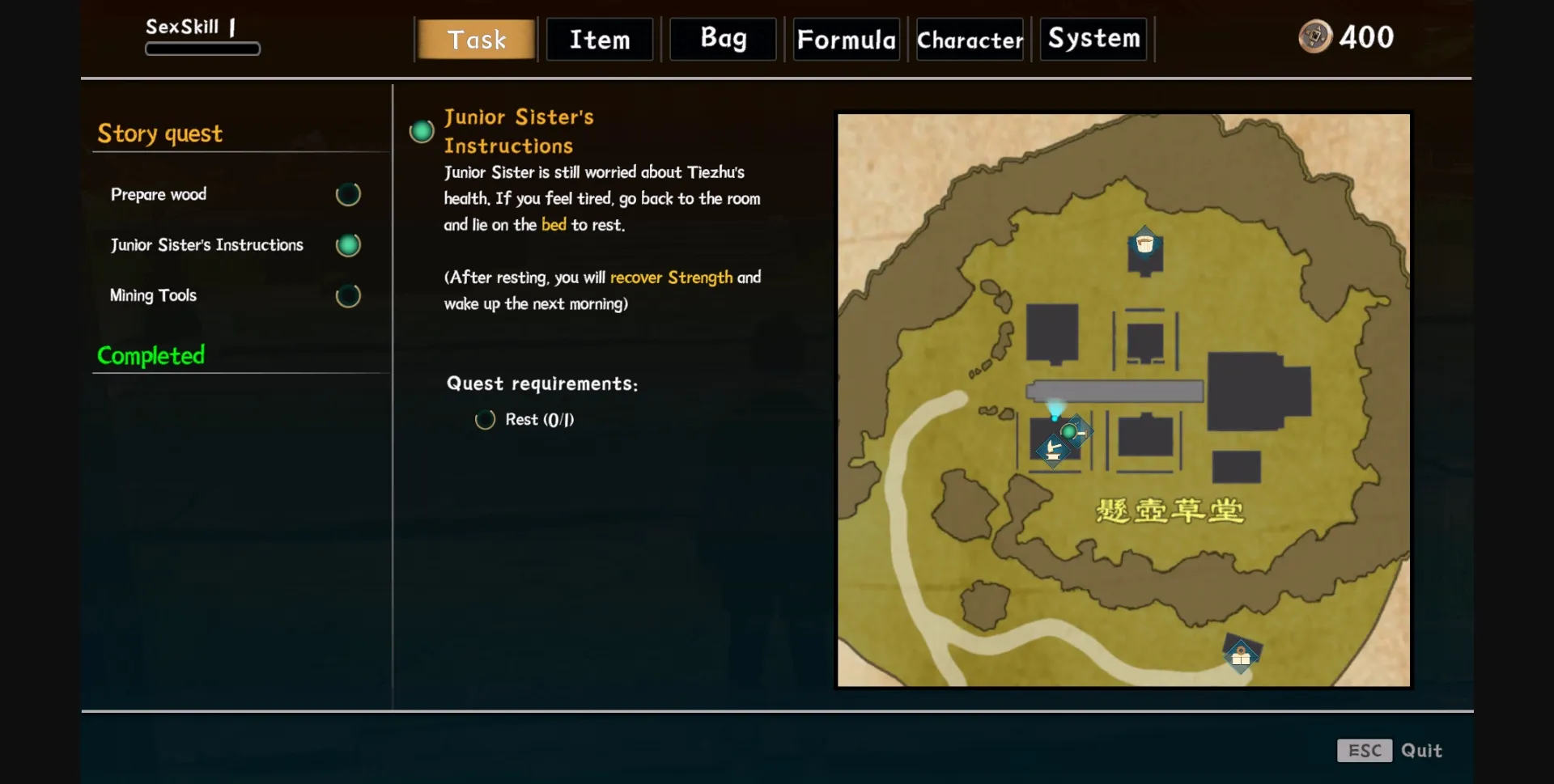The width and height of the screenshot is (1554, 784).
Task: Choose the Mining Tools quest
Action: tap(154, 295)
